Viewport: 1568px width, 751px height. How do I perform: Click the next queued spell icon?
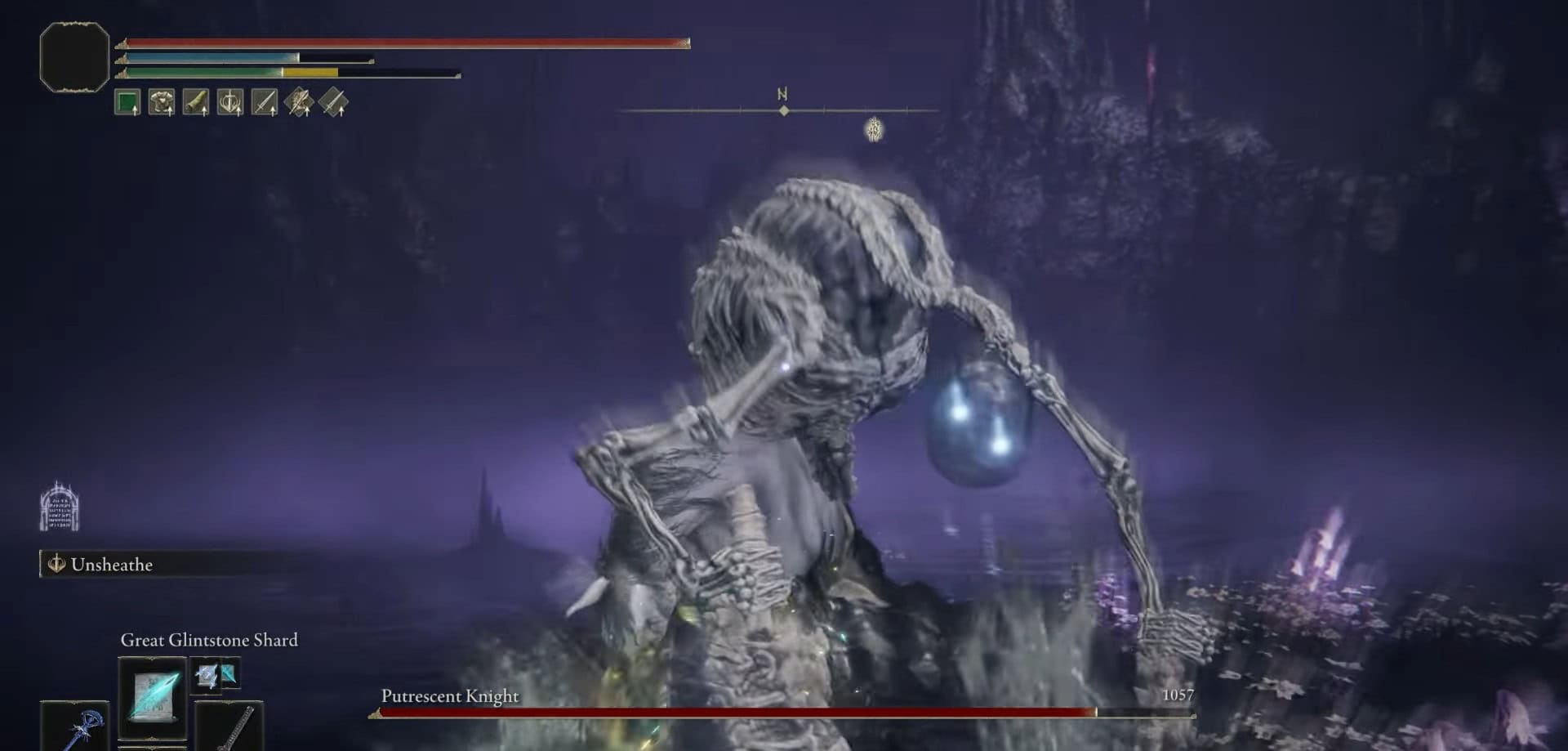pyautogui.click(x=216, y=674)
